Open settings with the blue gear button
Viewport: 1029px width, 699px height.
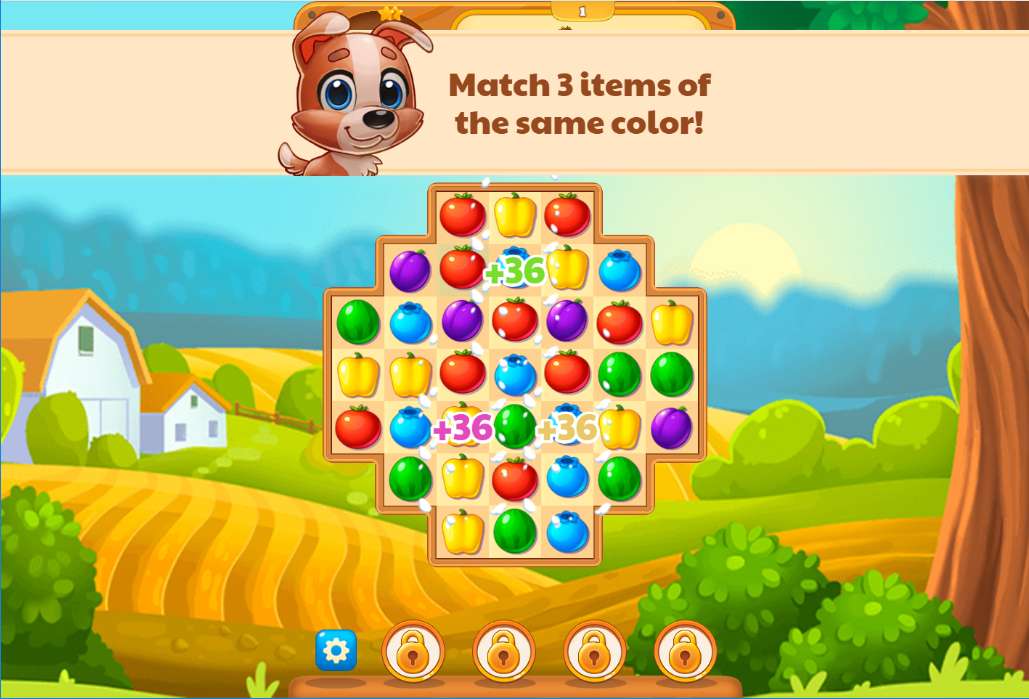coord(336,651)
